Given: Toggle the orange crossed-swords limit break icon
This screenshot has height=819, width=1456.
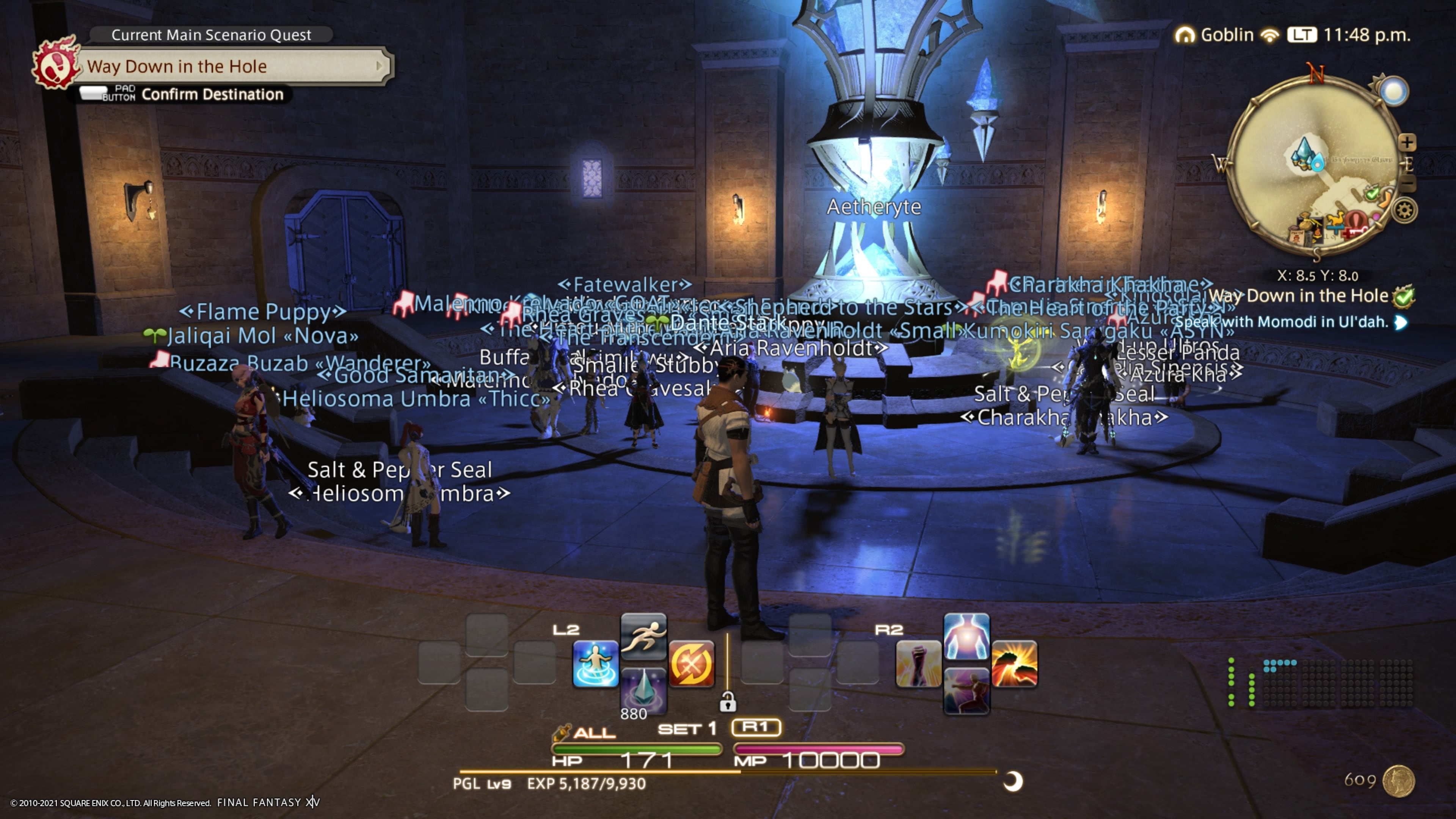Looking at the screenshot, I should click(x=691, y=664).
